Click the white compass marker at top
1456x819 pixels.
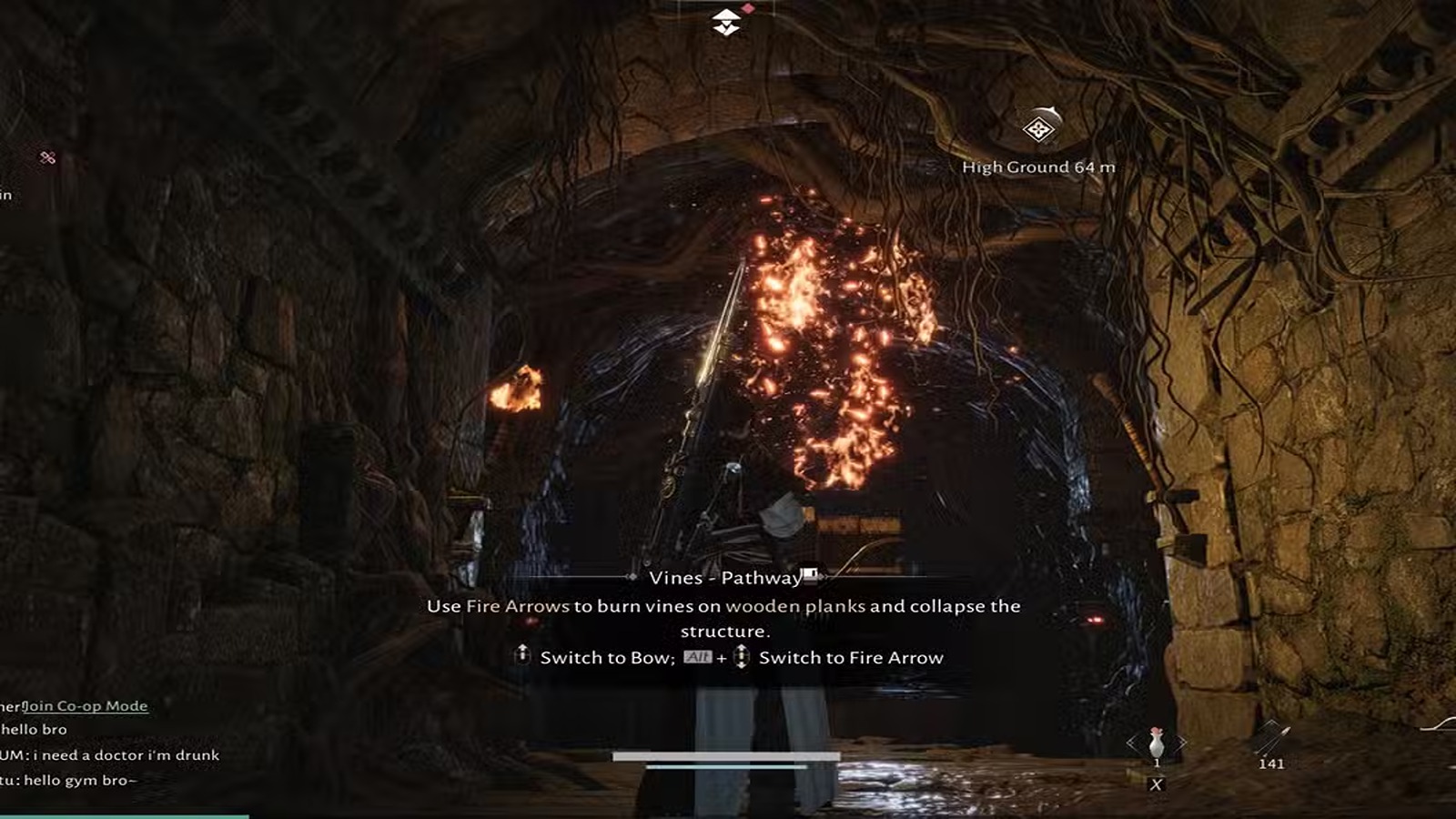pos(726,22)
